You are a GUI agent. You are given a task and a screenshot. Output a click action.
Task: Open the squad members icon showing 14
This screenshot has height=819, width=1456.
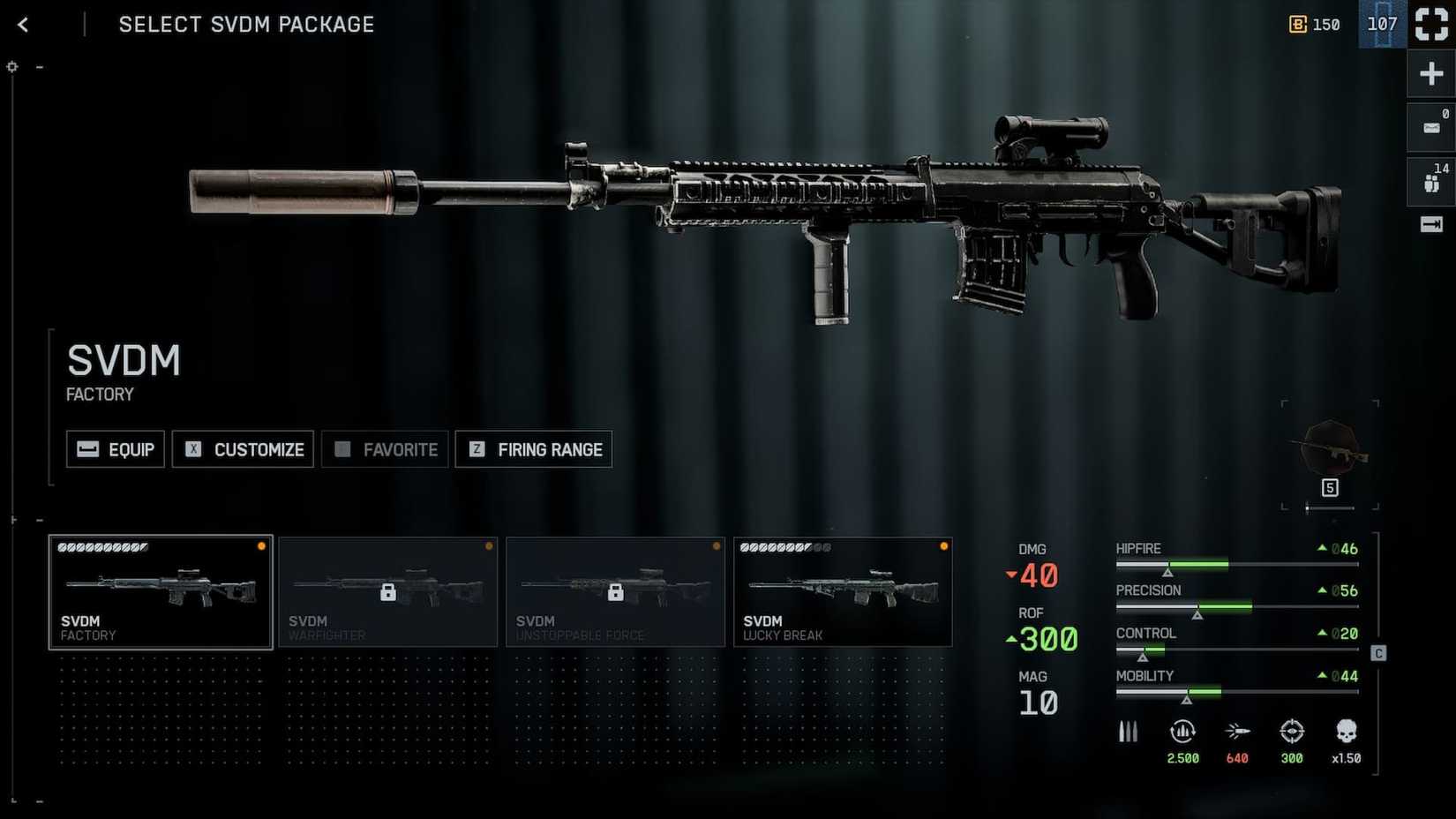click(1430, 182)
